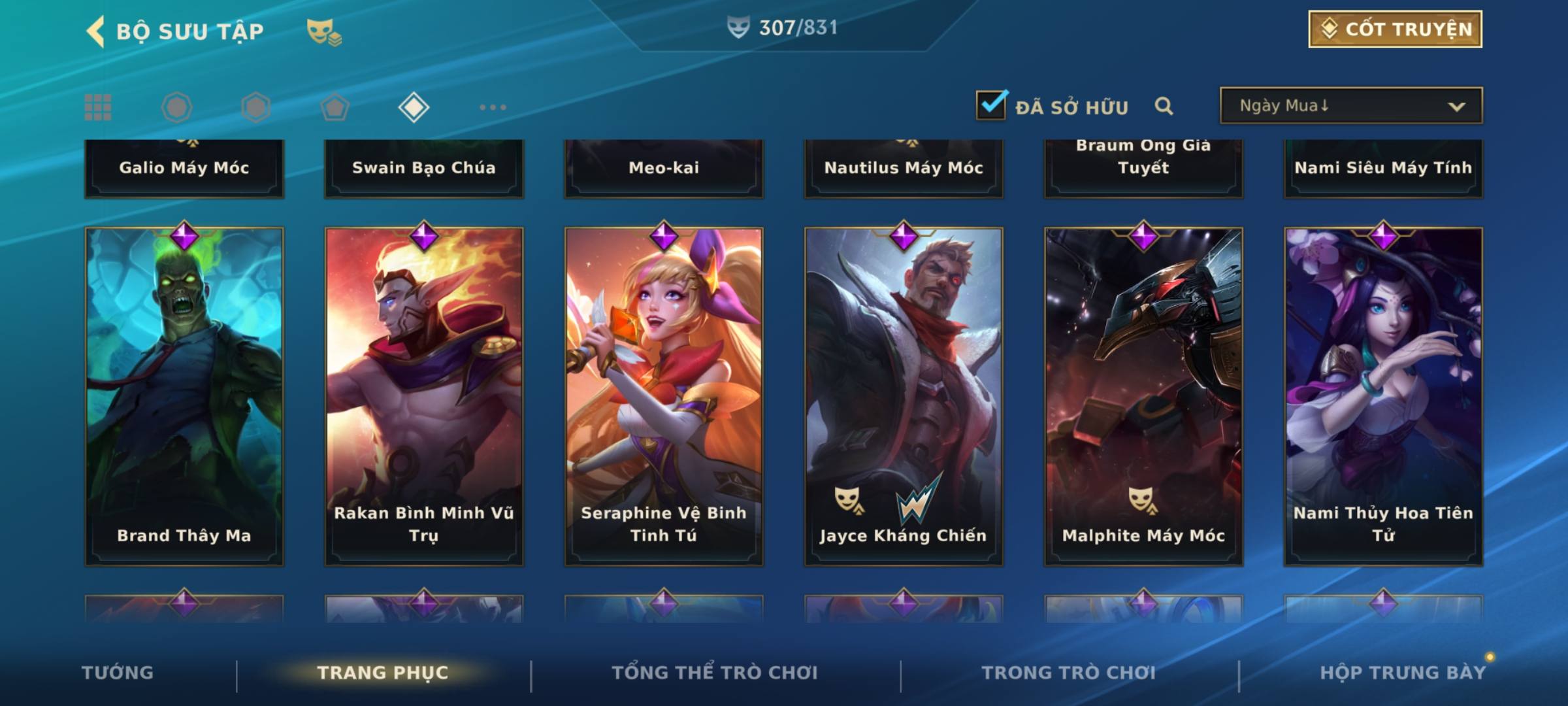Open the skin search magnifier
The width and height of the screenshot is (1568, 706).
tap(1164, 106)
